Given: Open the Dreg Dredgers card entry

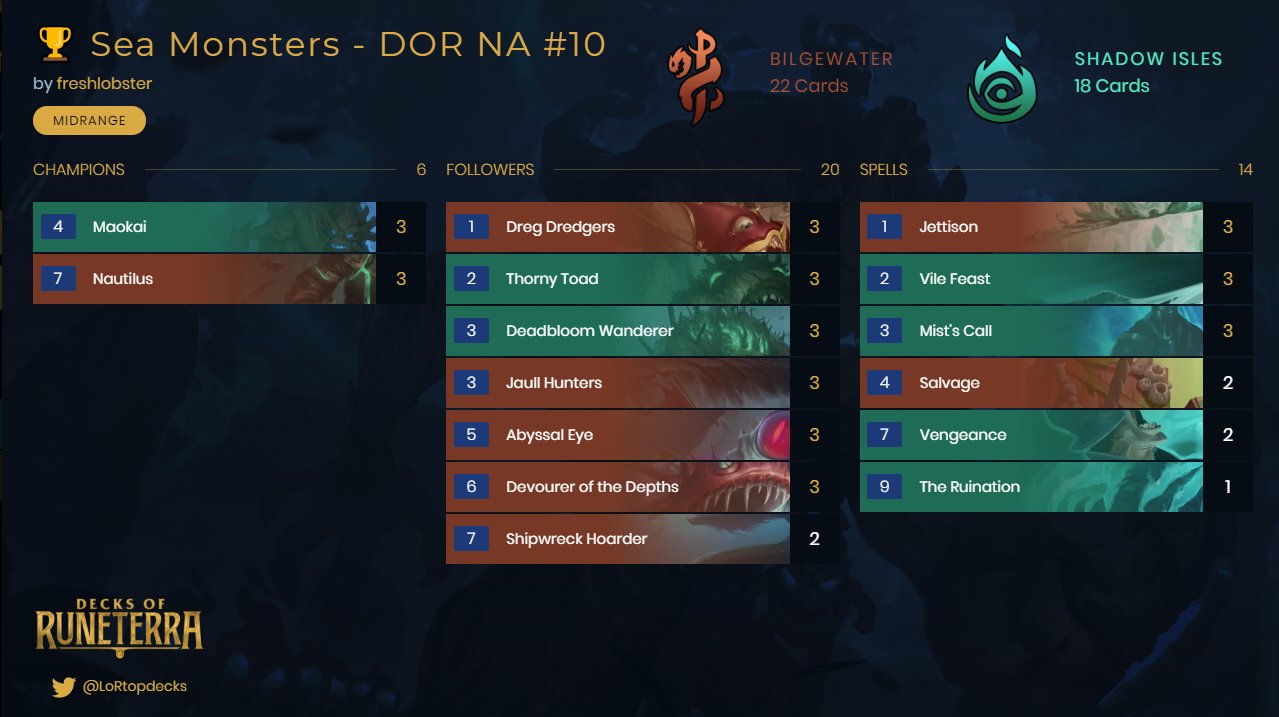Looking at the screenshot, I should [x=618, y=227].
